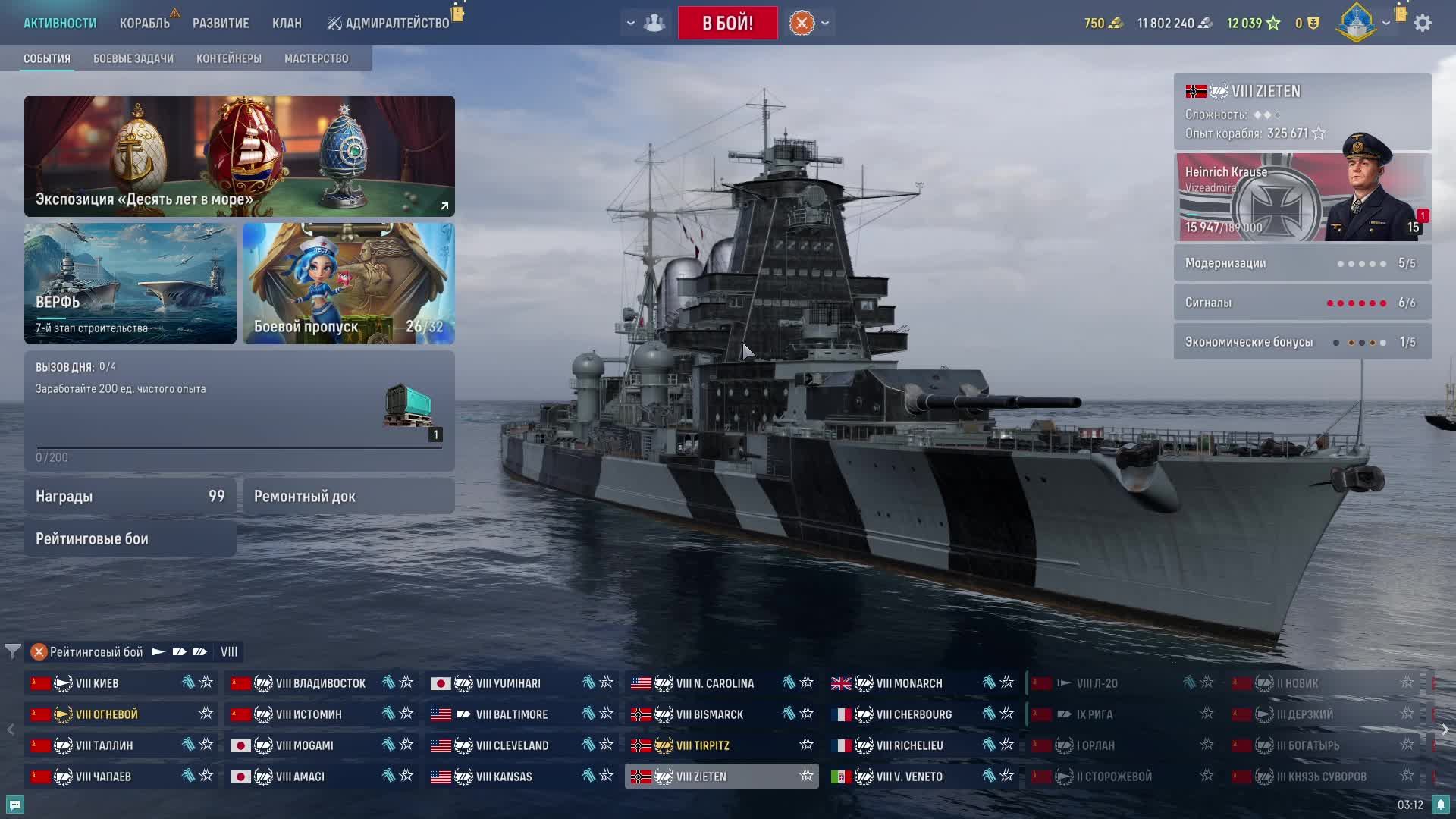Open the settings gear icon
1456x819 pixels.
1423,23
